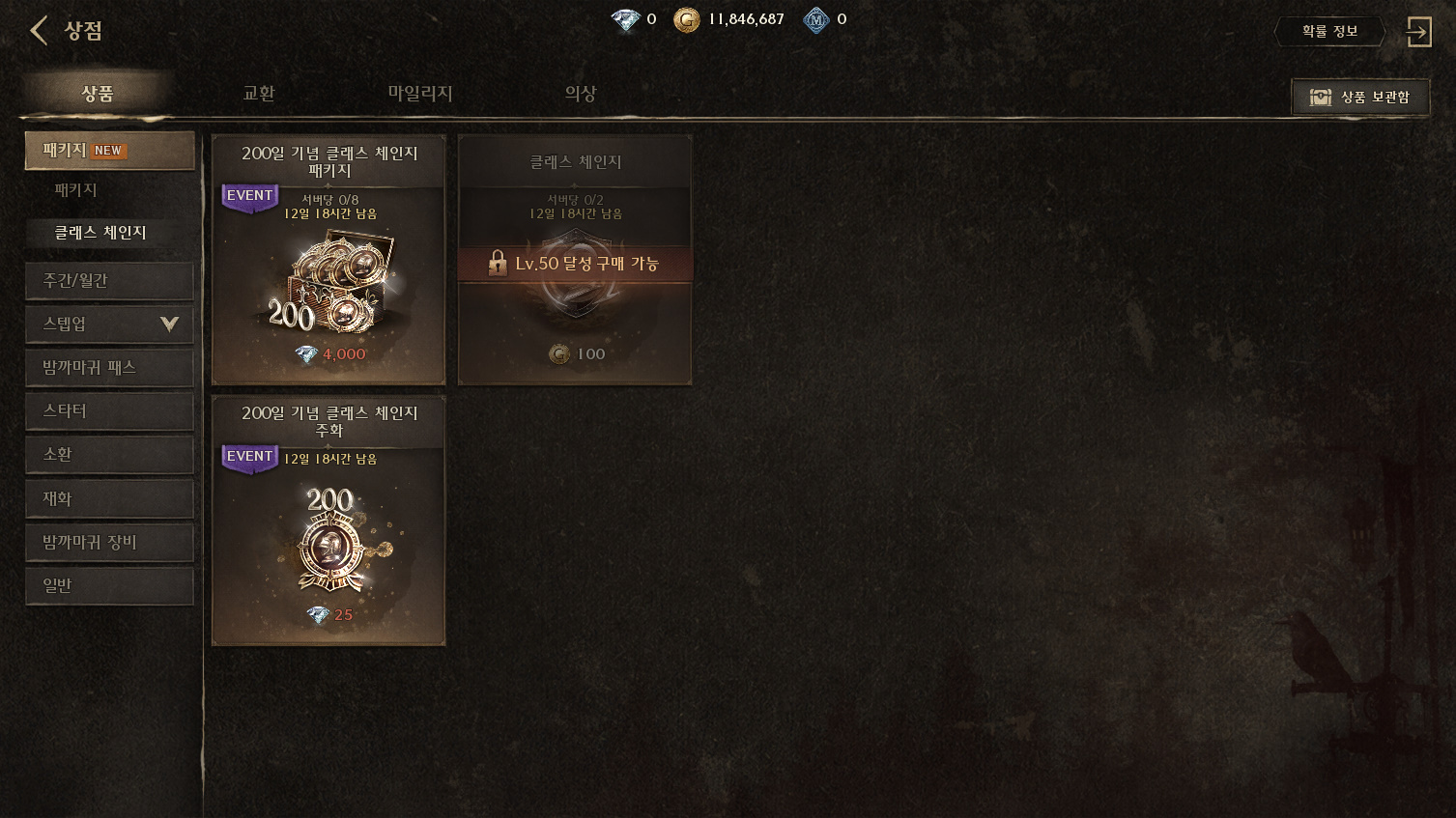Select the 클래스 체인지 subcategory
Image resolution: width=1456 pixels, height=818 pixels.
tap(100, 233)
